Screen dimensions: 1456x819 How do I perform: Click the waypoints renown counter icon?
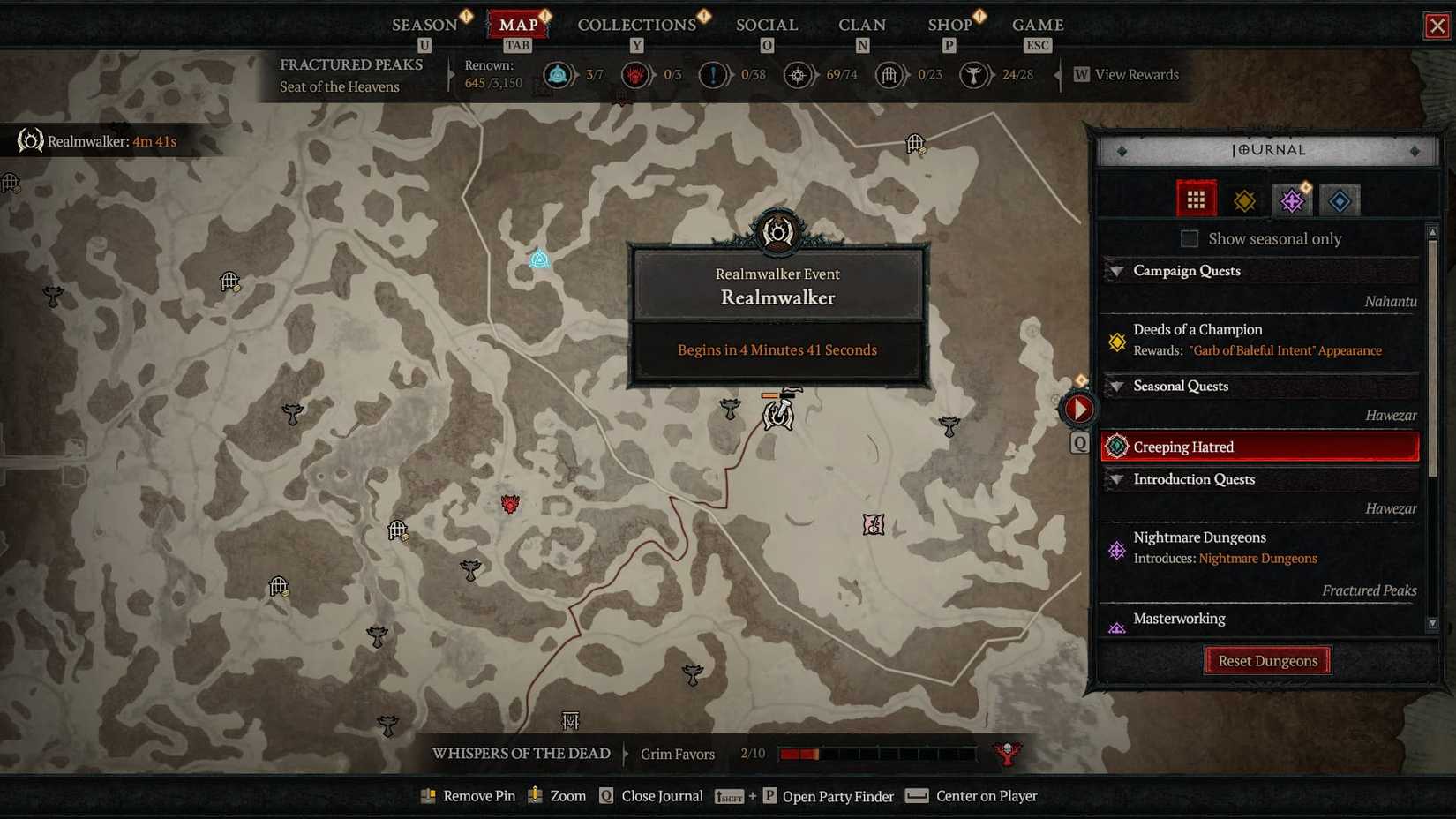point(798,75)
